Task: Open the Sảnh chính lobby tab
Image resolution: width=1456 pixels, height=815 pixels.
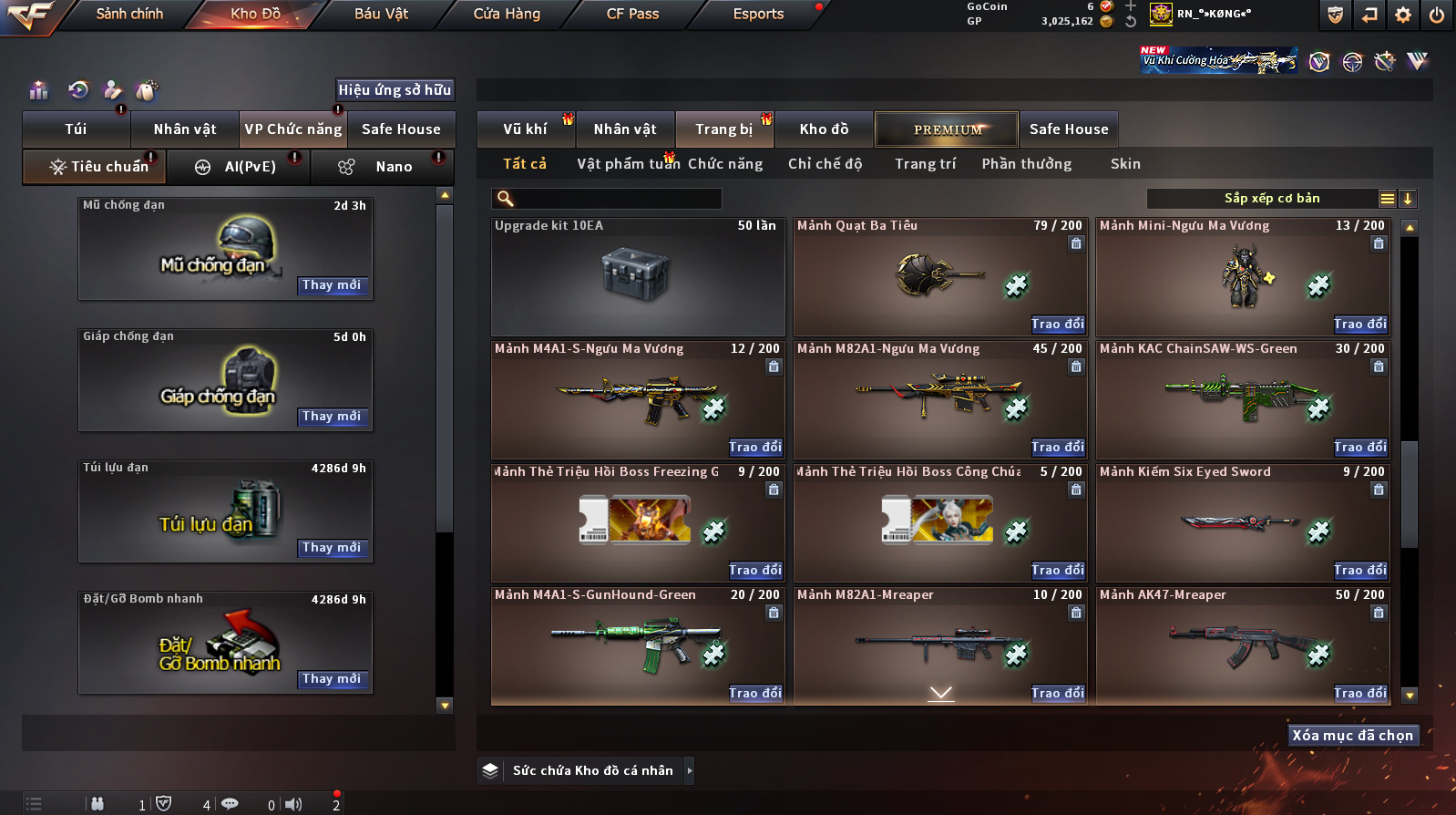Action: click(129, 14)
